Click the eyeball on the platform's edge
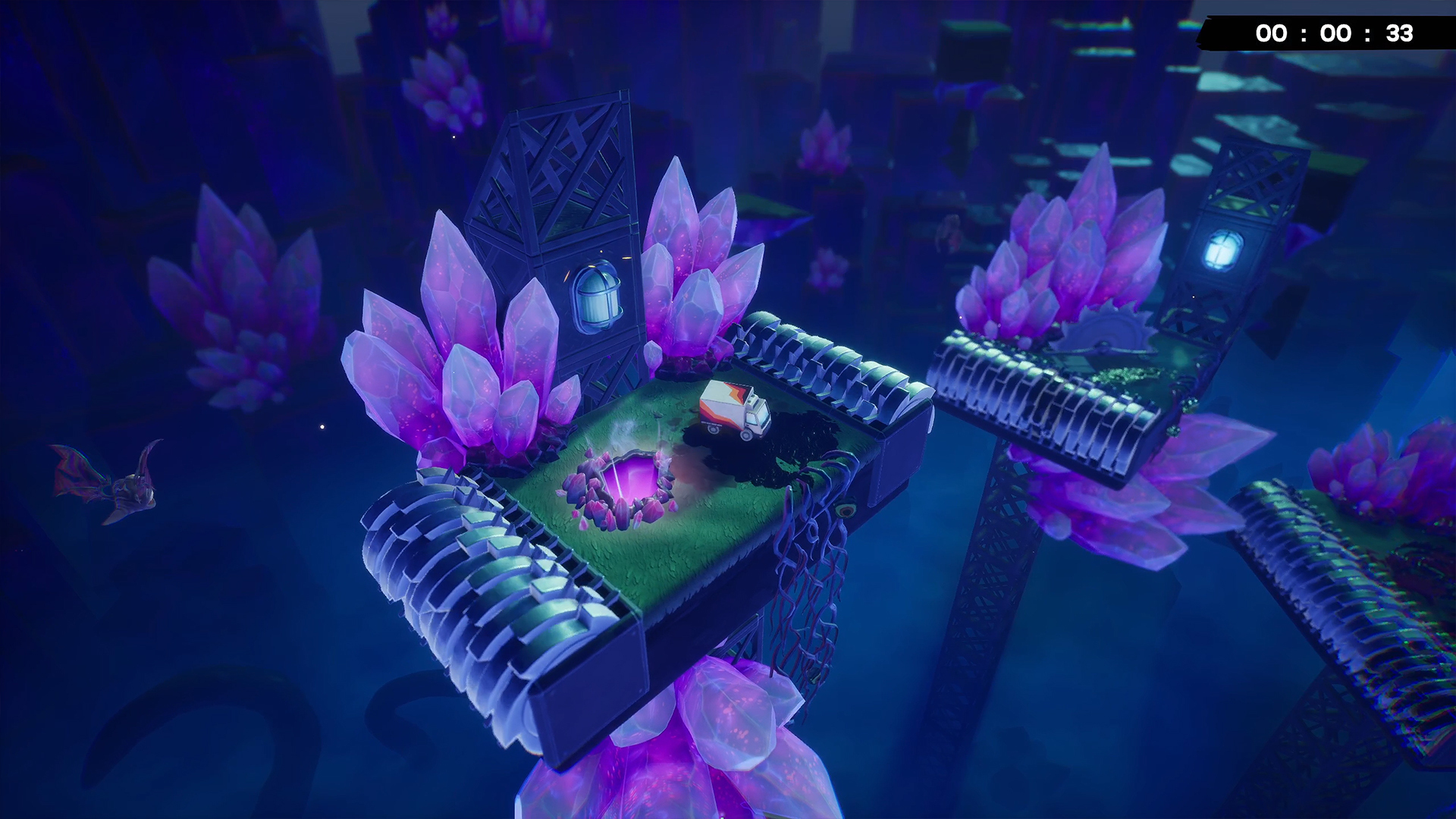This screenshot has width=1456, height=819. [x=844, y=508]
